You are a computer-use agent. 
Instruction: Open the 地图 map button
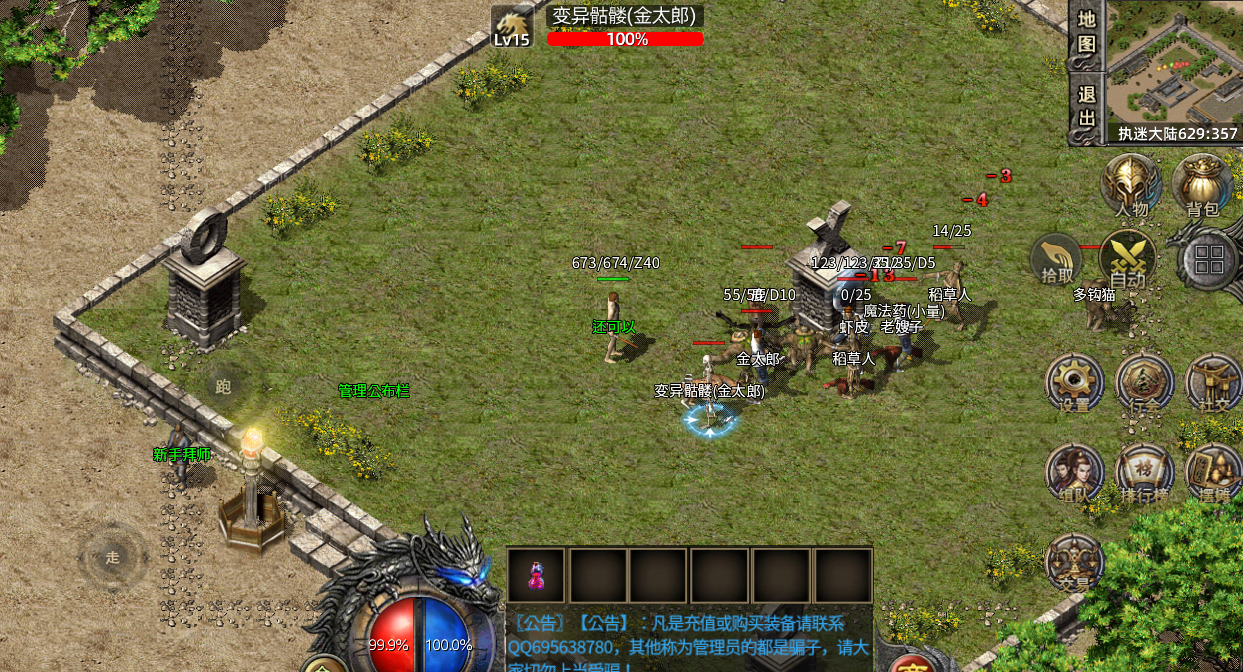(1087, 32)
